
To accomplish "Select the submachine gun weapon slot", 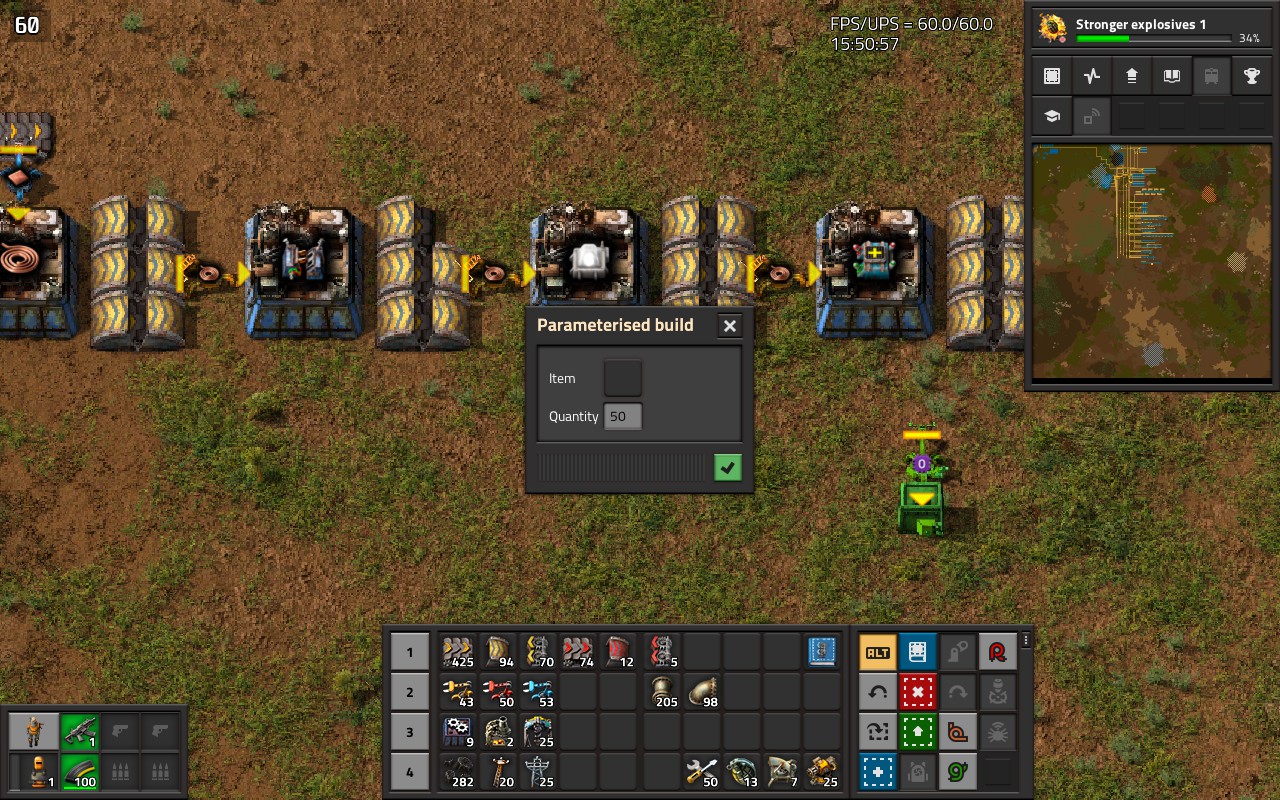I will coord(80,732).
